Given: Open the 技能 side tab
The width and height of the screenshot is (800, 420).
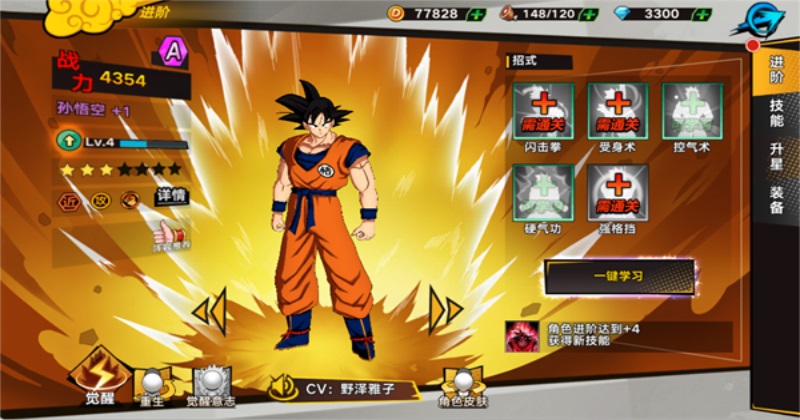Looking at the screenshot, I should 776,112.
